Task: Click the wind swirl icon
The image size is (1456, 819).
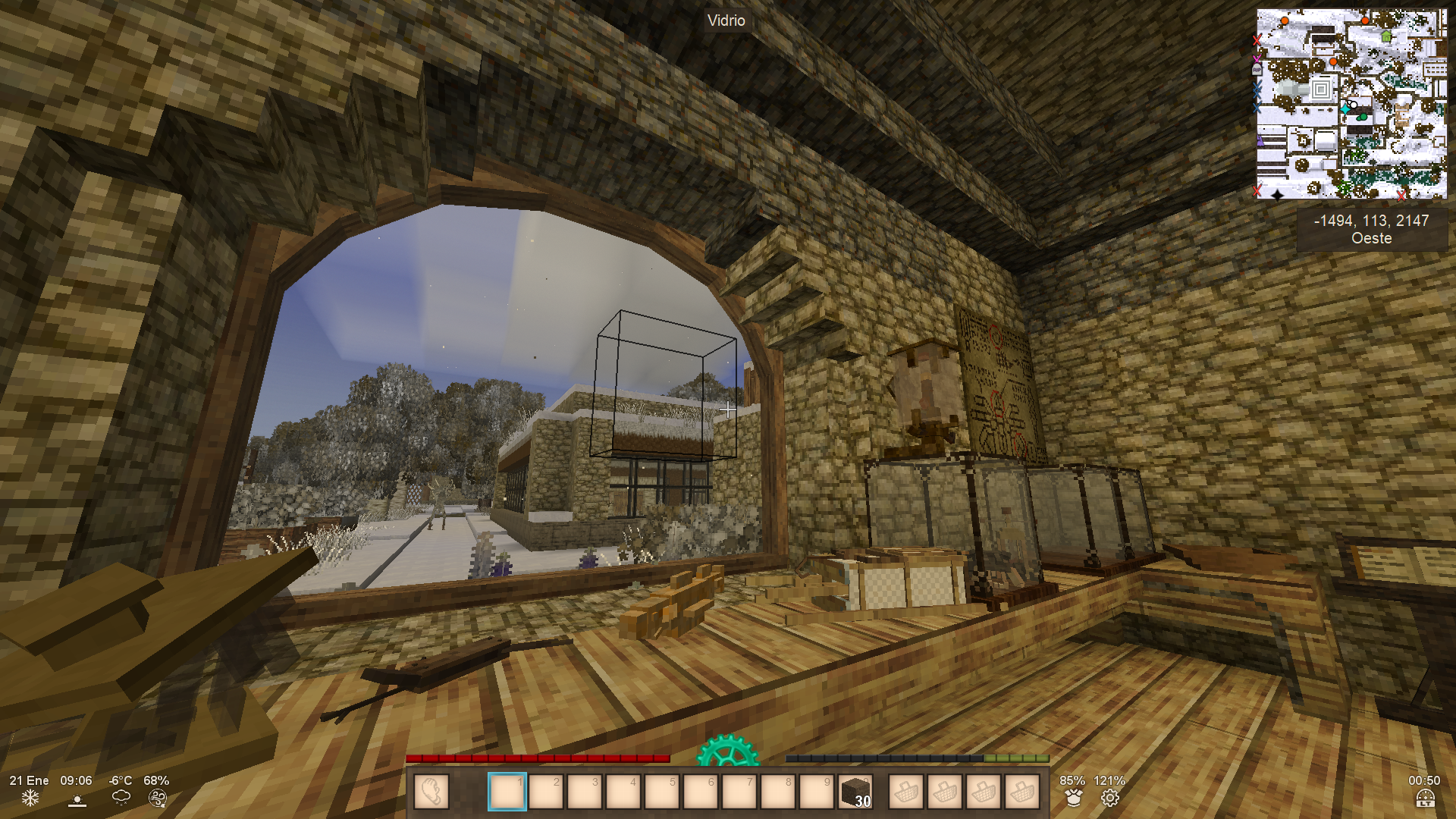Action: point(157,798)
